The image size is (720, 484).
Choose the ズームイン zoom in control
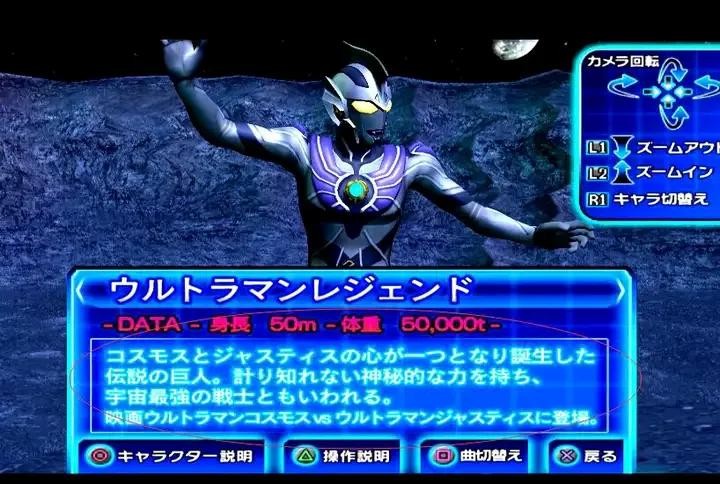click(x=652, y=172)
